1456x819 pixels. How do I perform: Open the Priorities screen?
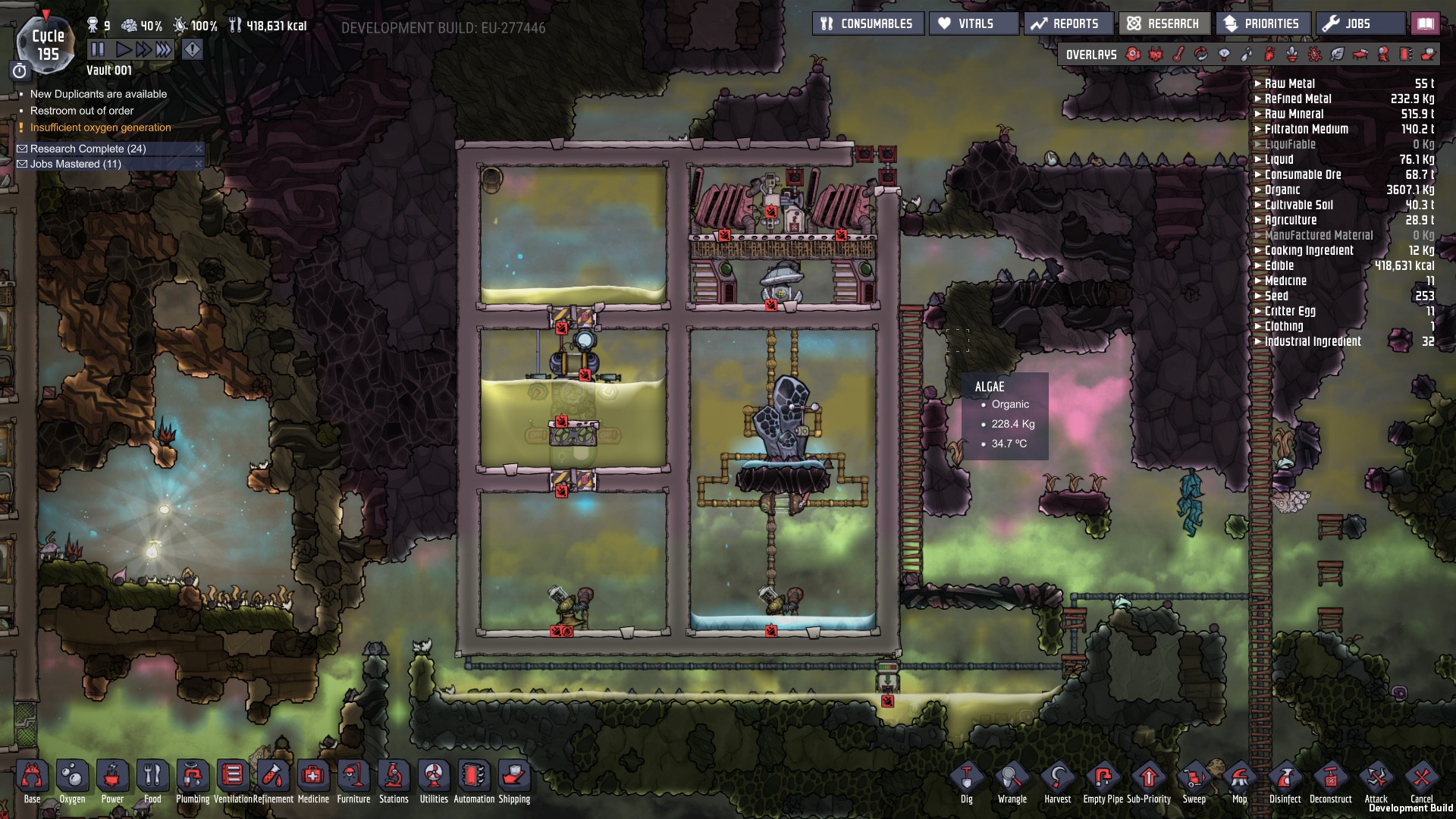1263,24
